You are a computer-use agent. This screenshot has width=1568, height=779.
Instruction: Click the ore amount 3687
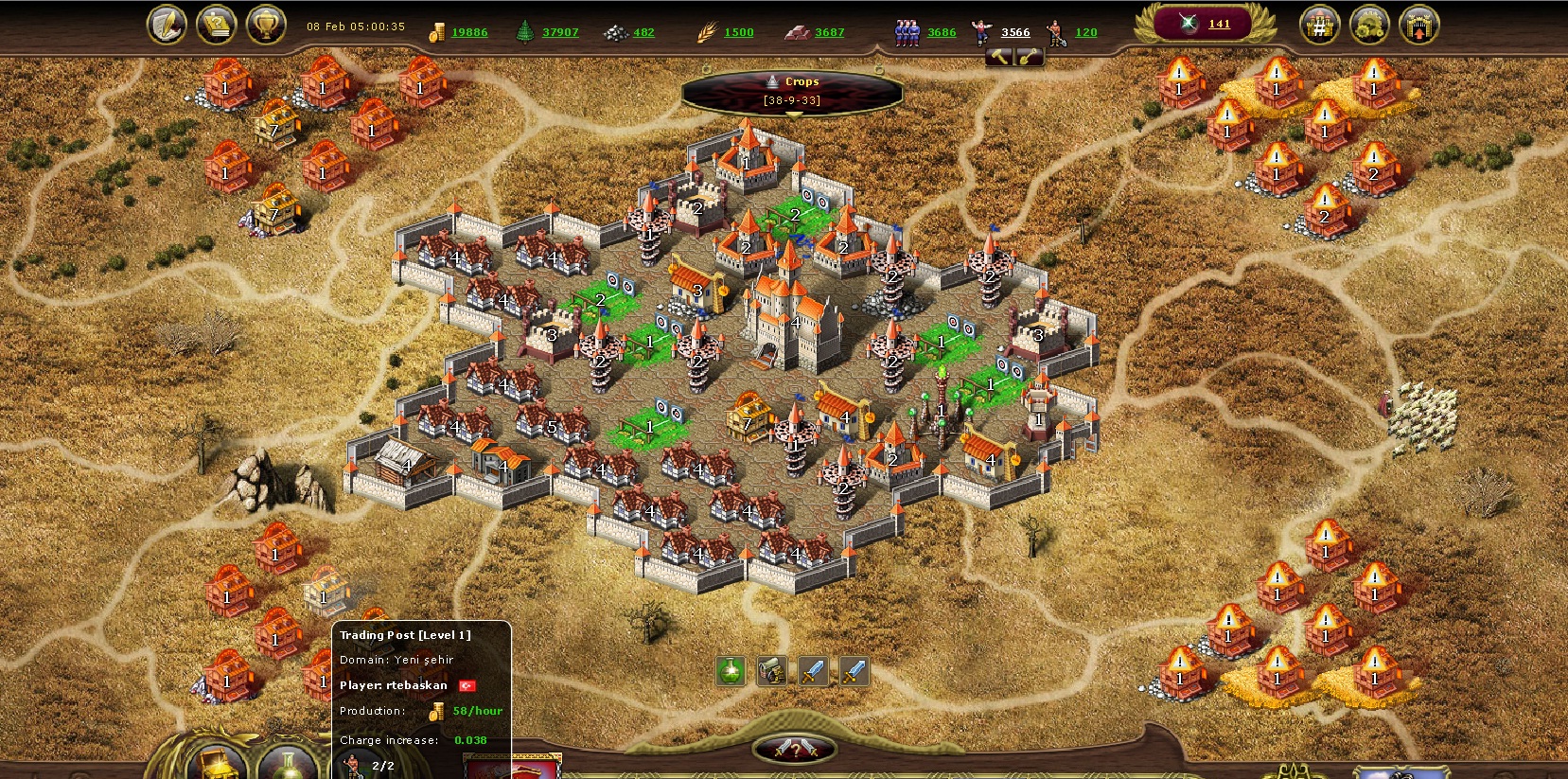[x=829, y=32]
